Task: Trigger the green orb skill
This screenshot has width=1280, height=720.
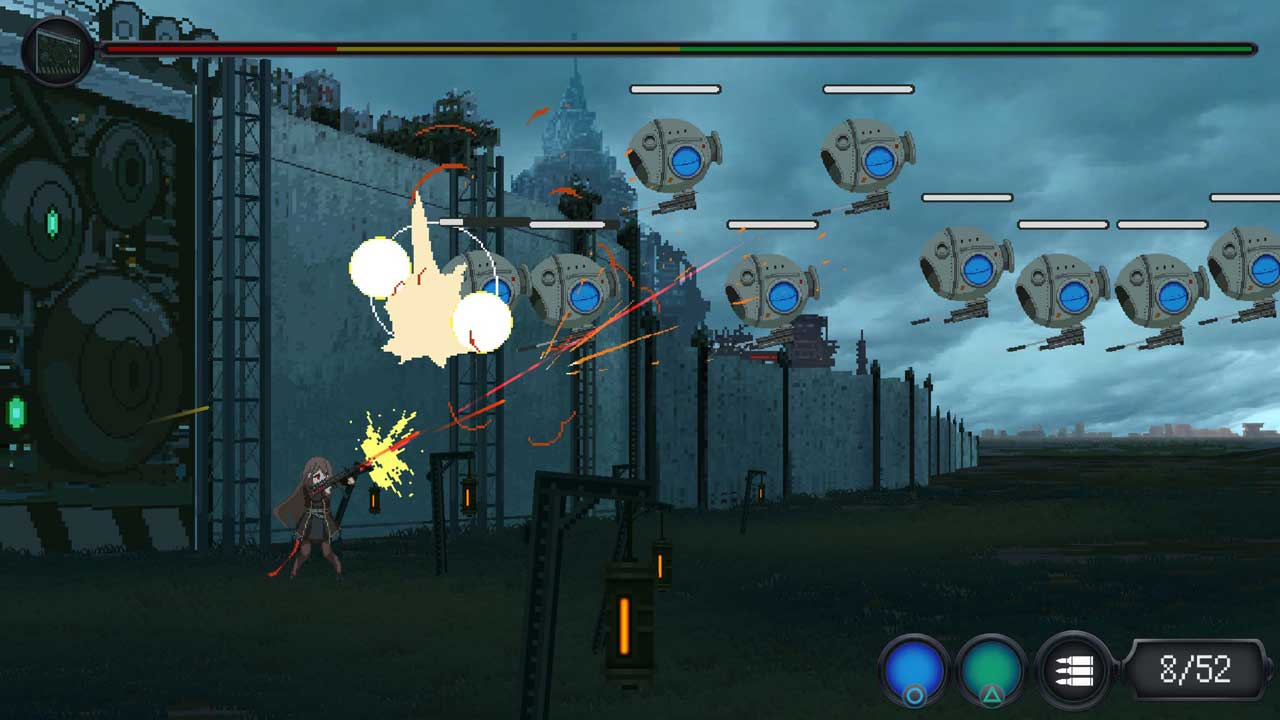Action: [991, 669]
